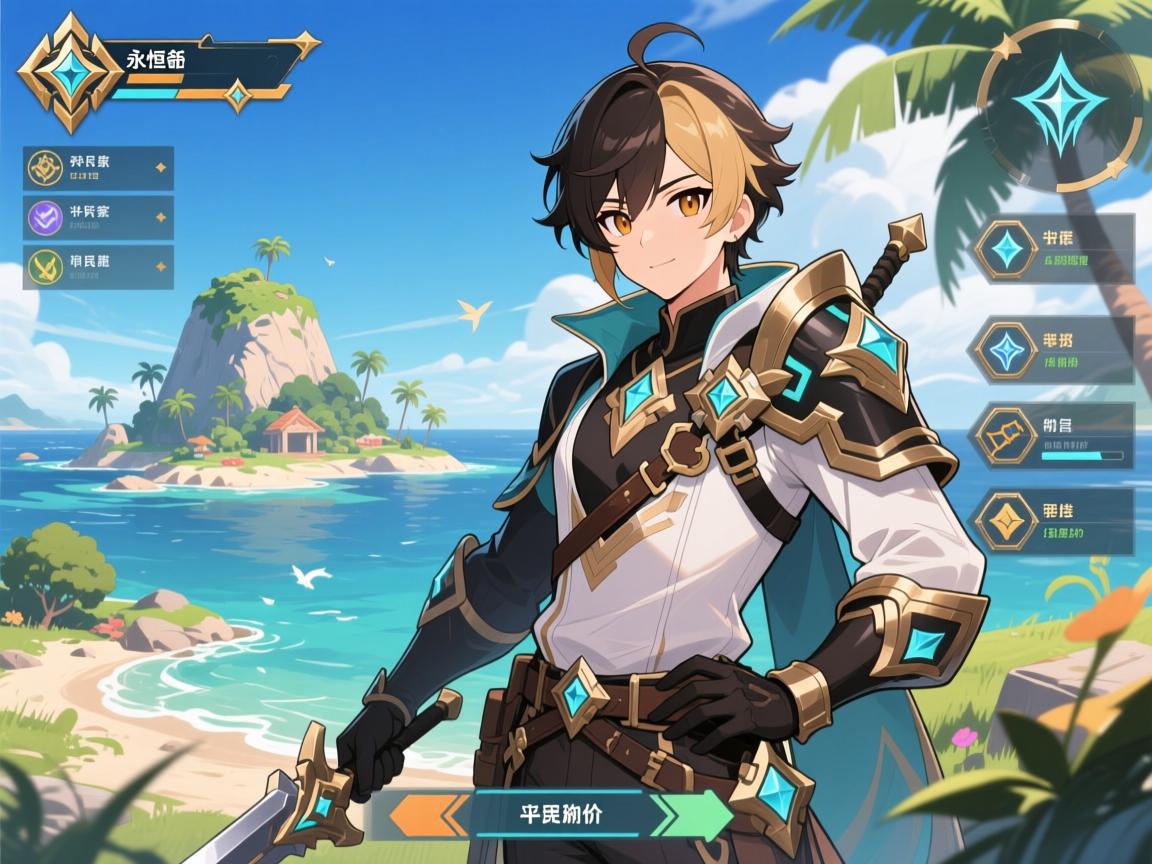This screenshot has height=864, width=1152.
Task: Open the purple checkmark menu row
Action: click(98, 217)
